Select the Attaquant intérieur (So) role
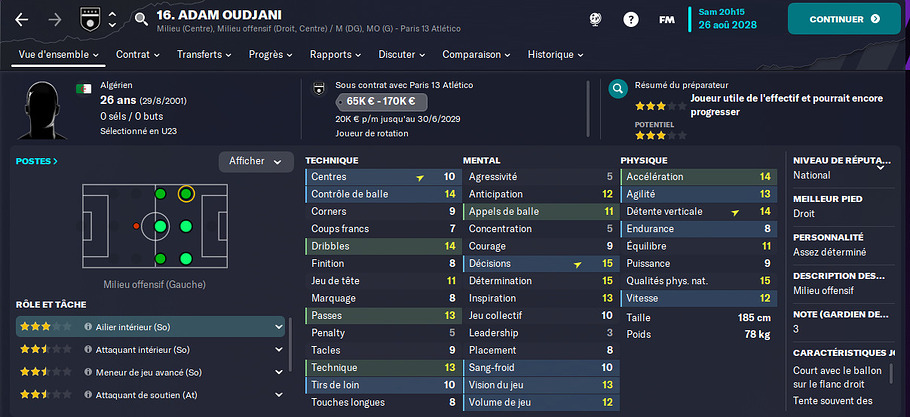 pyautogui.click(x=150, y=349)
